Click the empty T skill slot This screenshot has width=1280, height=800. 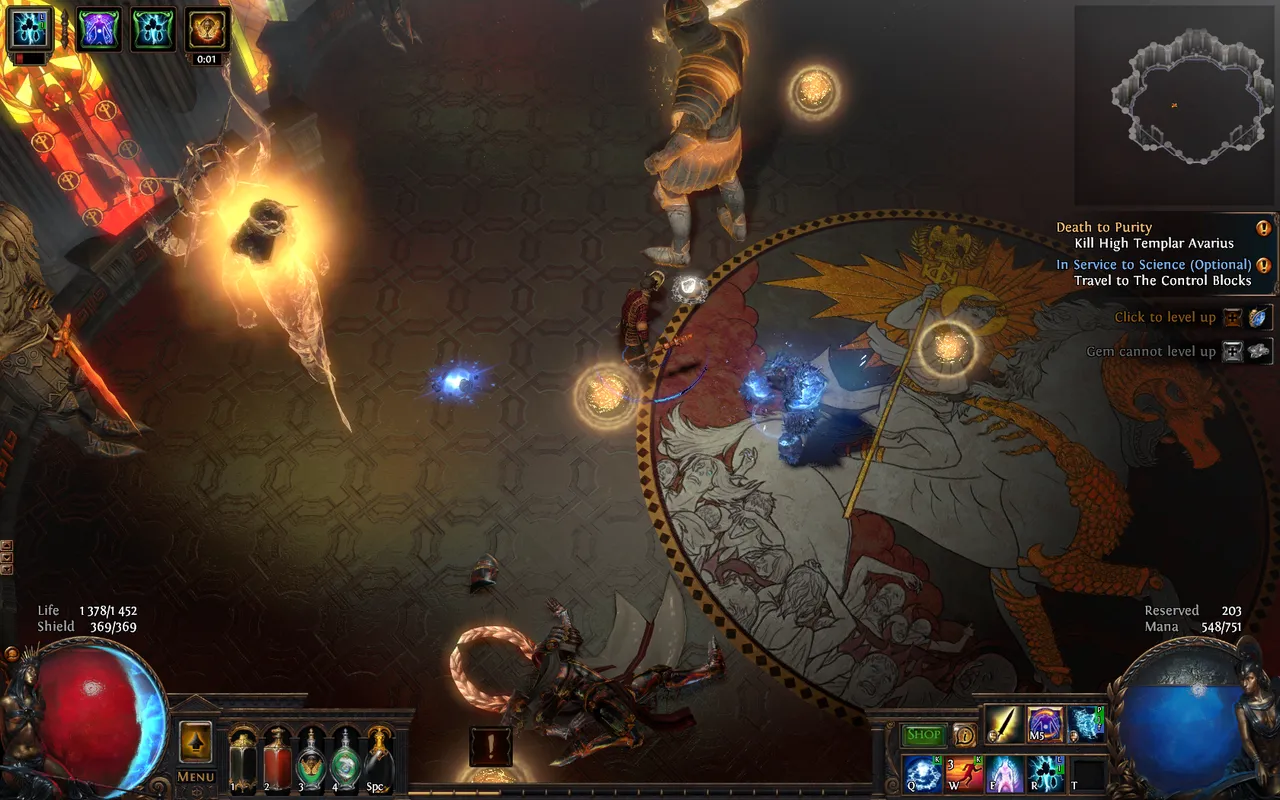point(1088,774)
